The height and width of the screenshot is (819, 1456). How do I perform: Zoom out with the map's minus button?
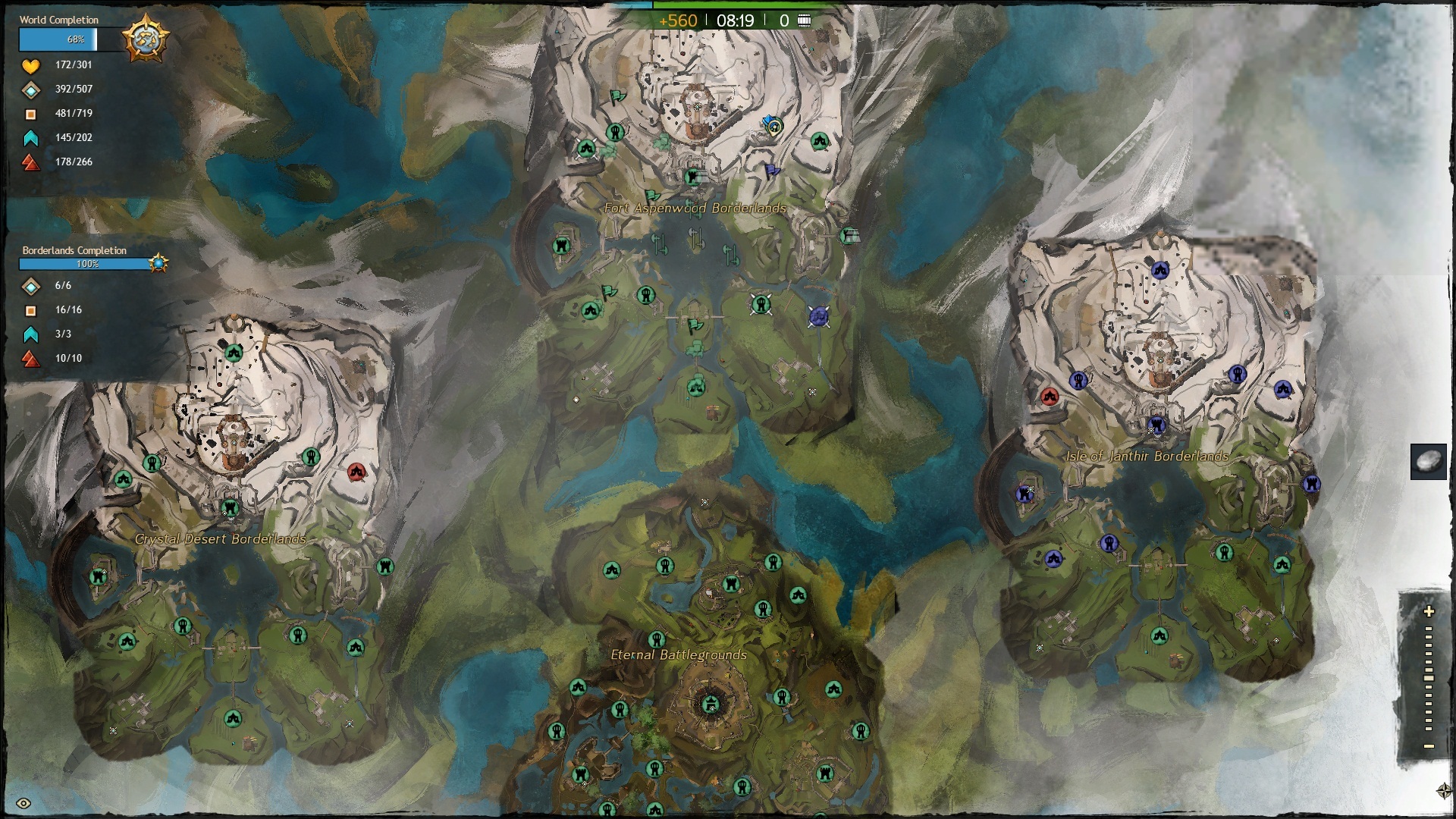coord(1429,746)
